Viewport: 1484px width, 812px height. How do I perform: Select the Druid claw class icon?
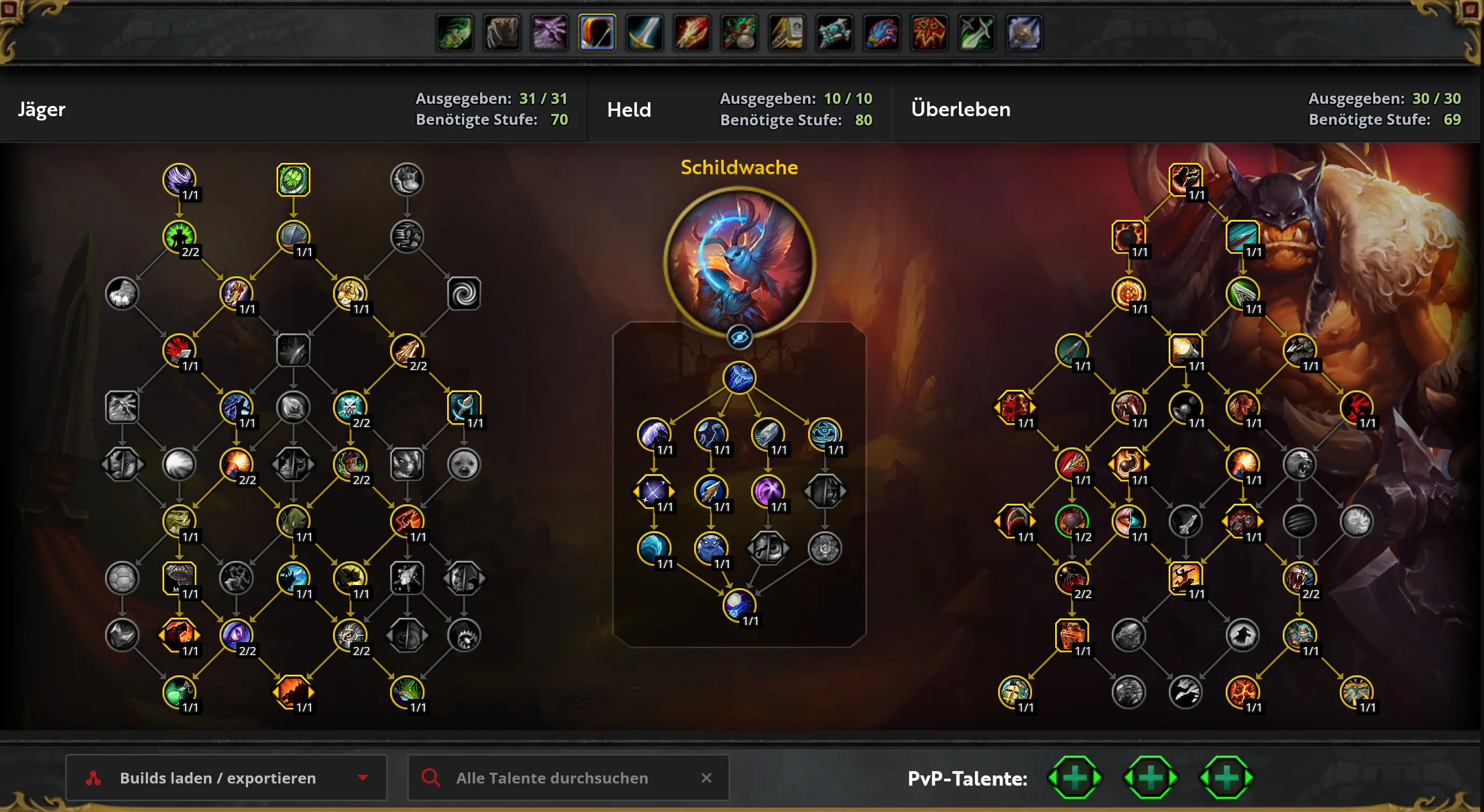click(x=502, y=33)
